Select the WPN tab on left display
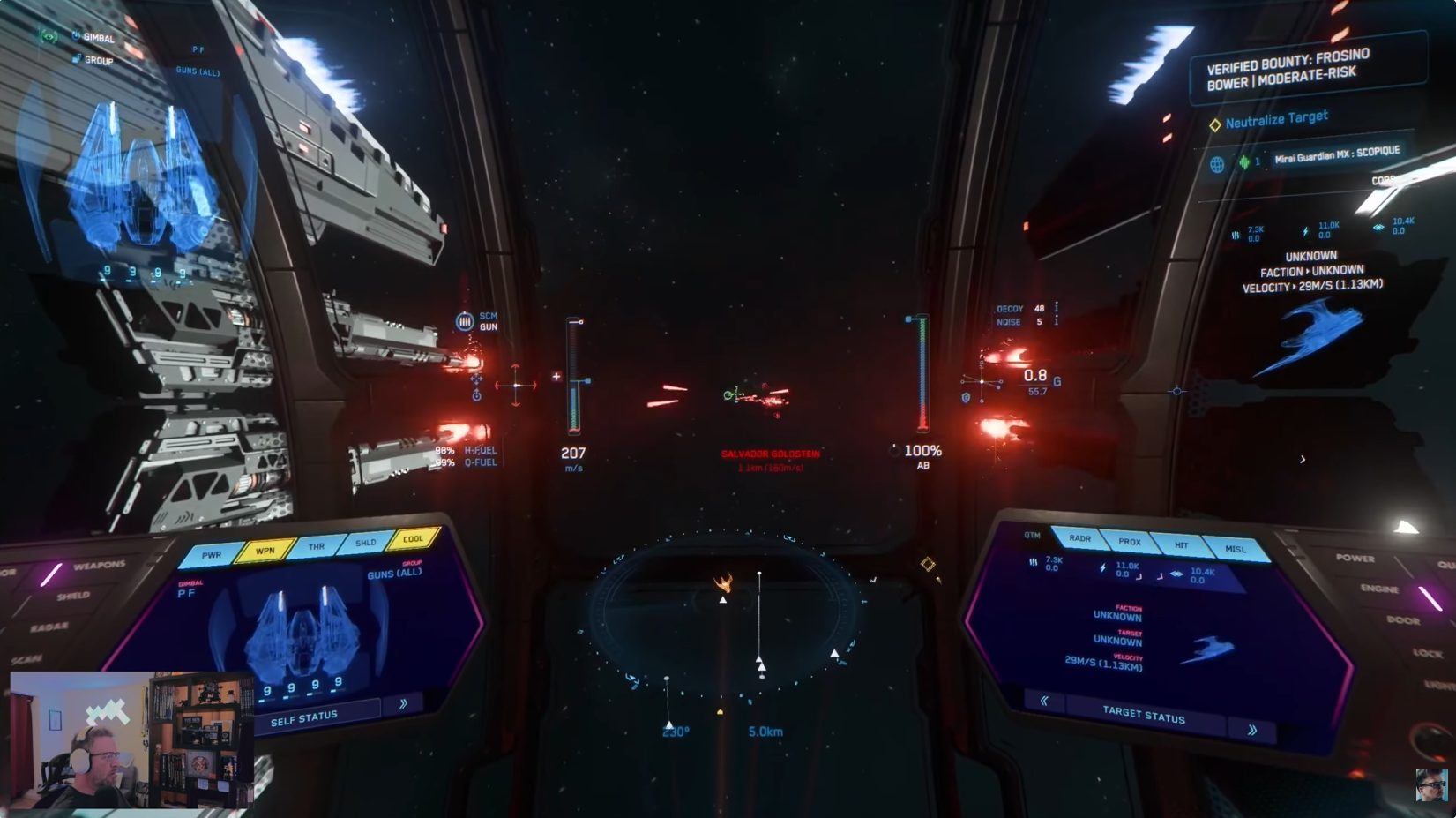This screenshot has height=818, width=1456. click(265, 551)
